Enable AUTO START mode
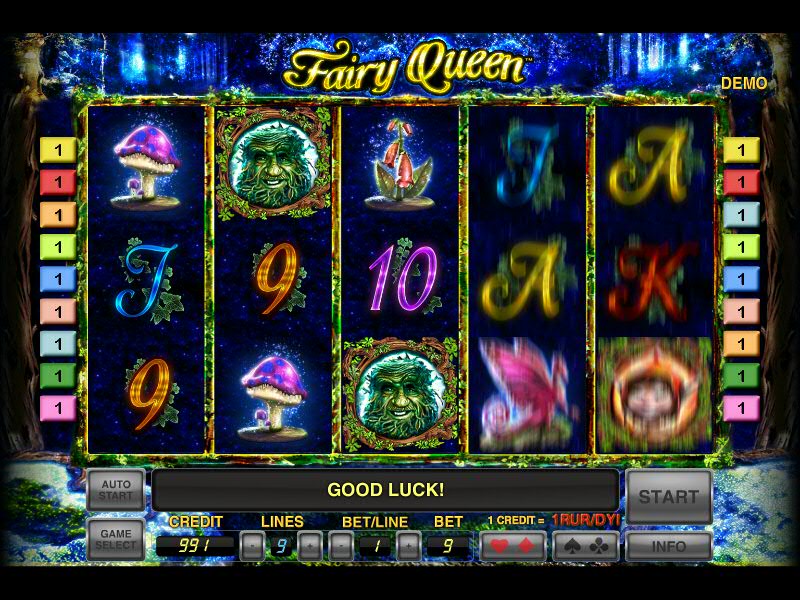 (x=116, y=491)
